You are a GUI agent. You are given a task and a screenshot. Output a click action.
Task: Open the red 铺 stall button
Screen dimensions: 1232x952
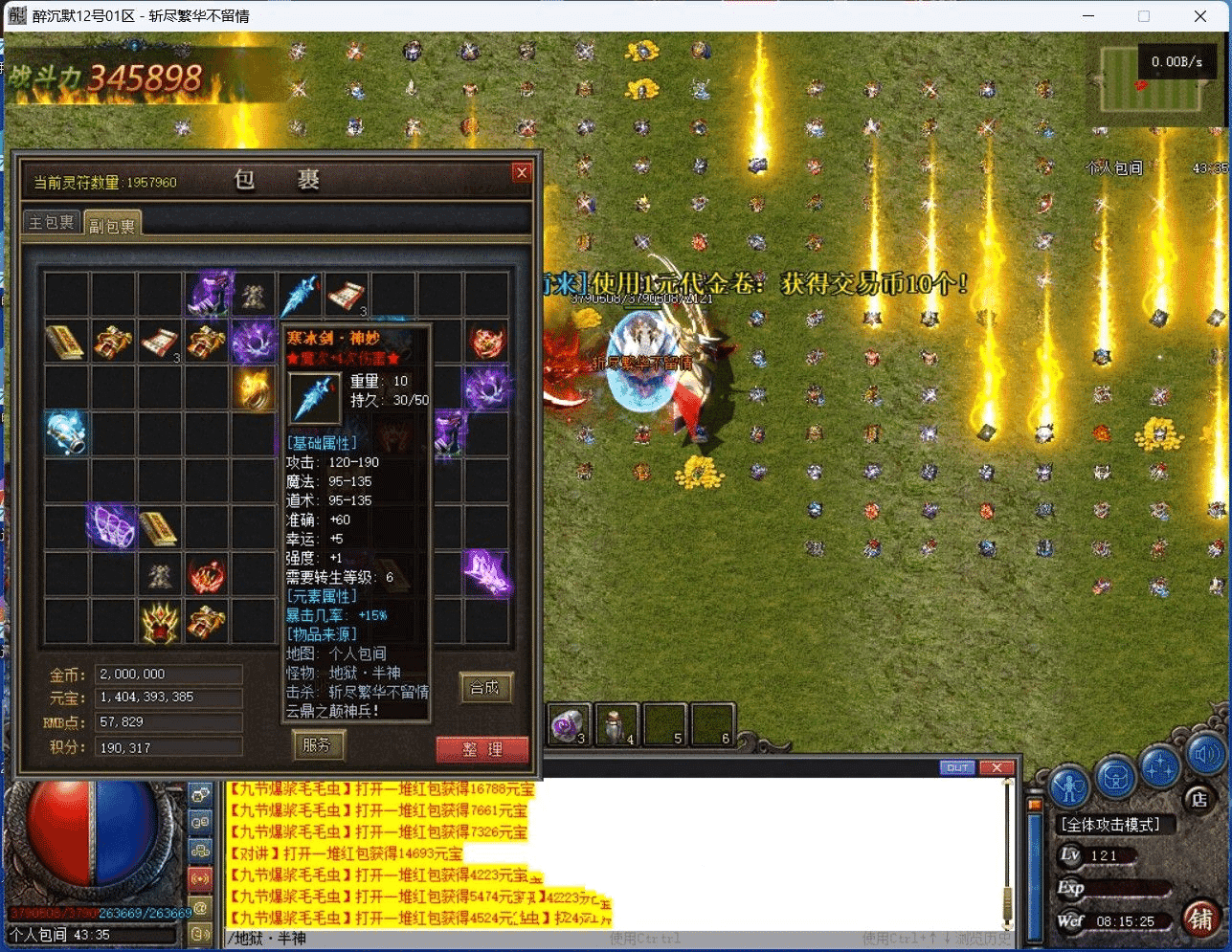(x=1200, y=919)
